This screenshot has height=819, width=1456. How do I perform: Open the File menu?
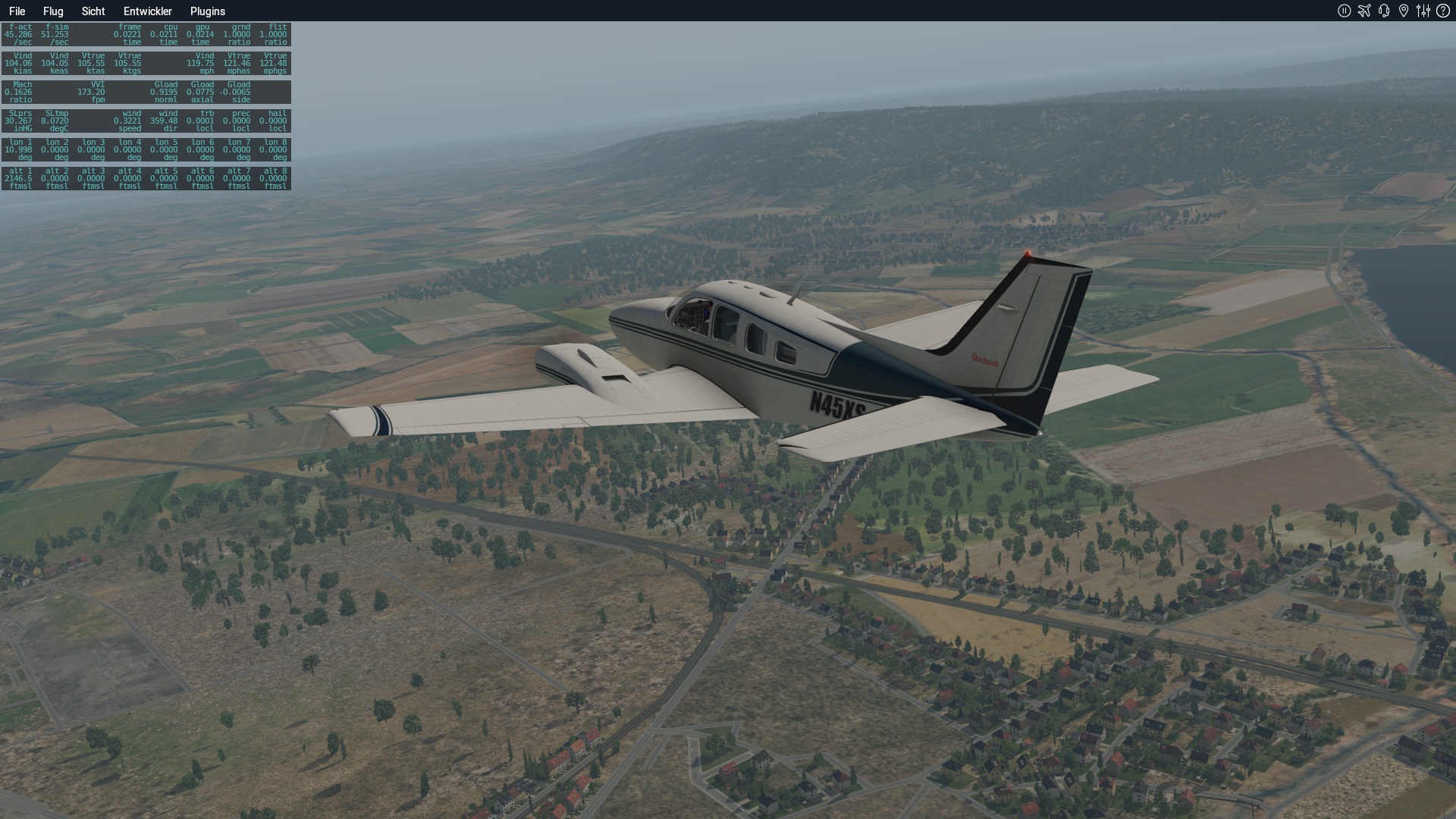tap(17, 11)
